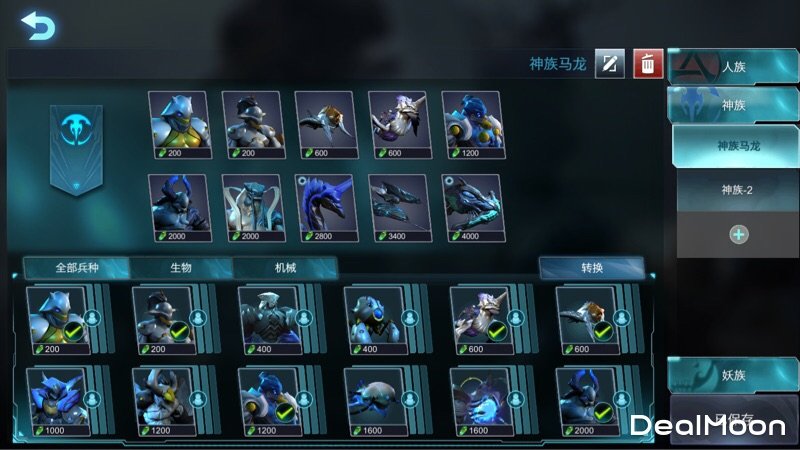
Task: Switch to the 人族 race tab
Action: [733, 67]
